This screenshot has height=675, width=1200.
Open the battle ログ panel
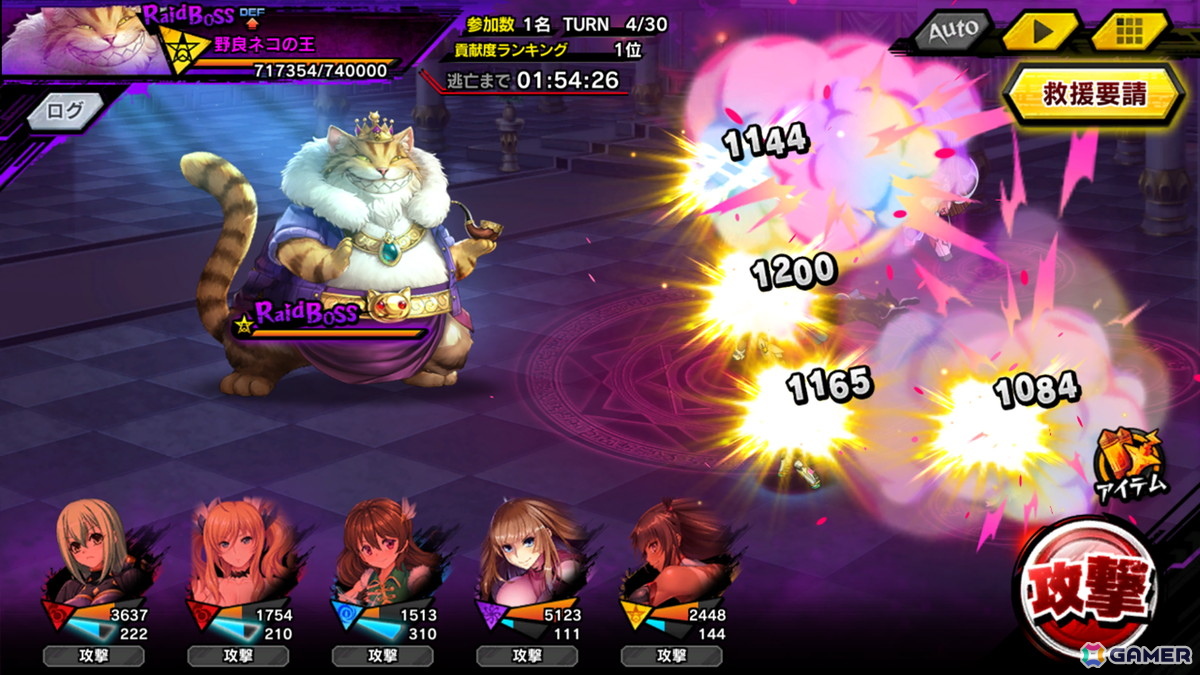click(x=66, y=111)
